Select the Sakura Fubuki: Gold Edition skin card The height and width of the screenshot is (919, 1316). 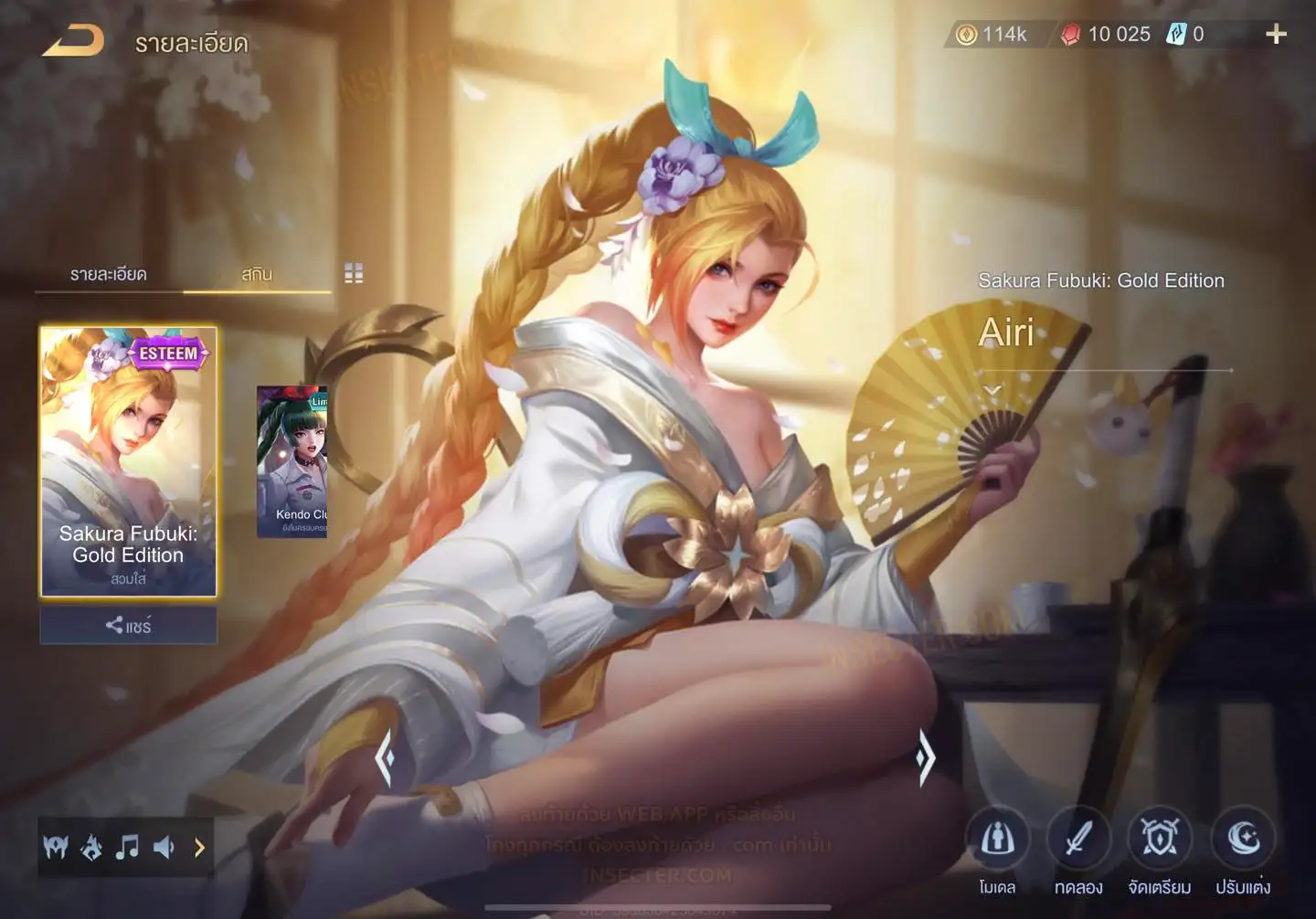click(x=128, y=461)
